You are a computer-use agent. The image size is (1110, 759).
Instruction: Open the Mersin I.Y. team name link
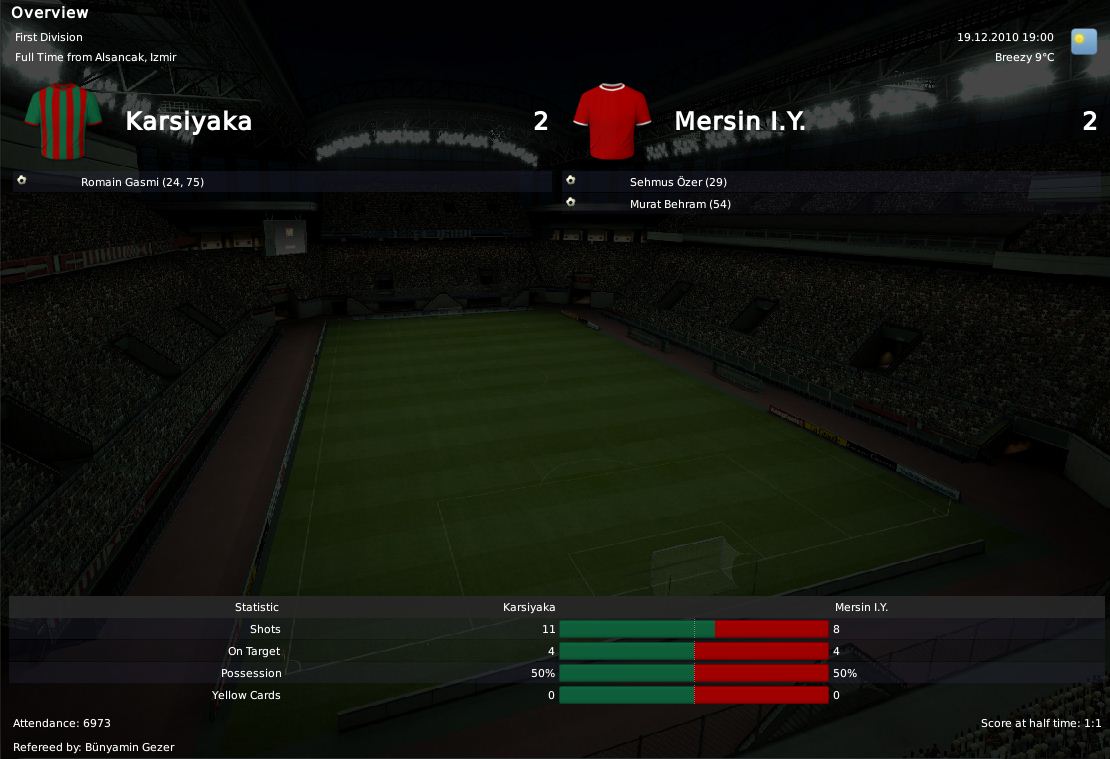[x=739, y=121]
